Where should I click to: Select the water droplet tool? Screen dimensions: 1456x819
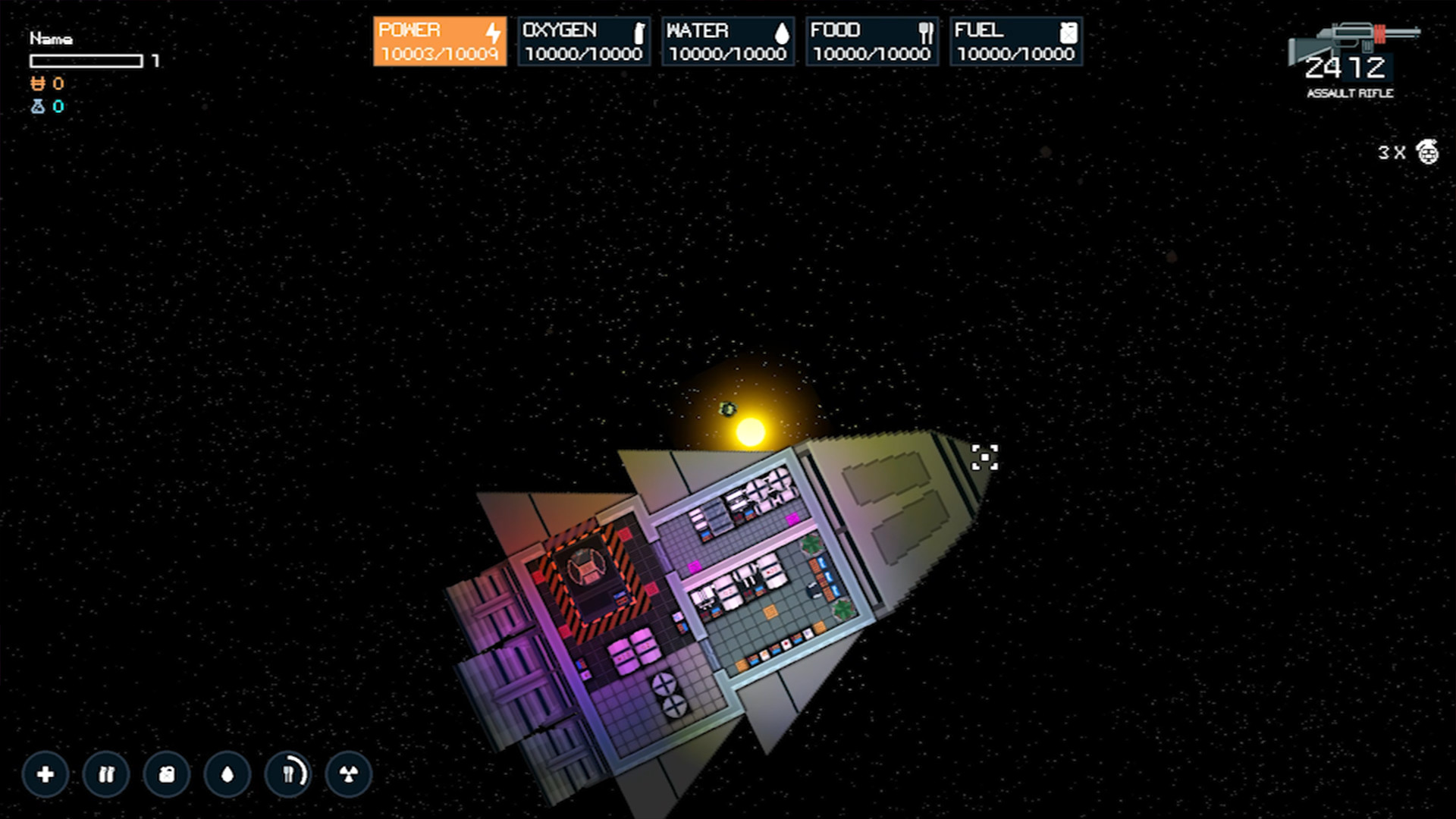click(227, 775)
